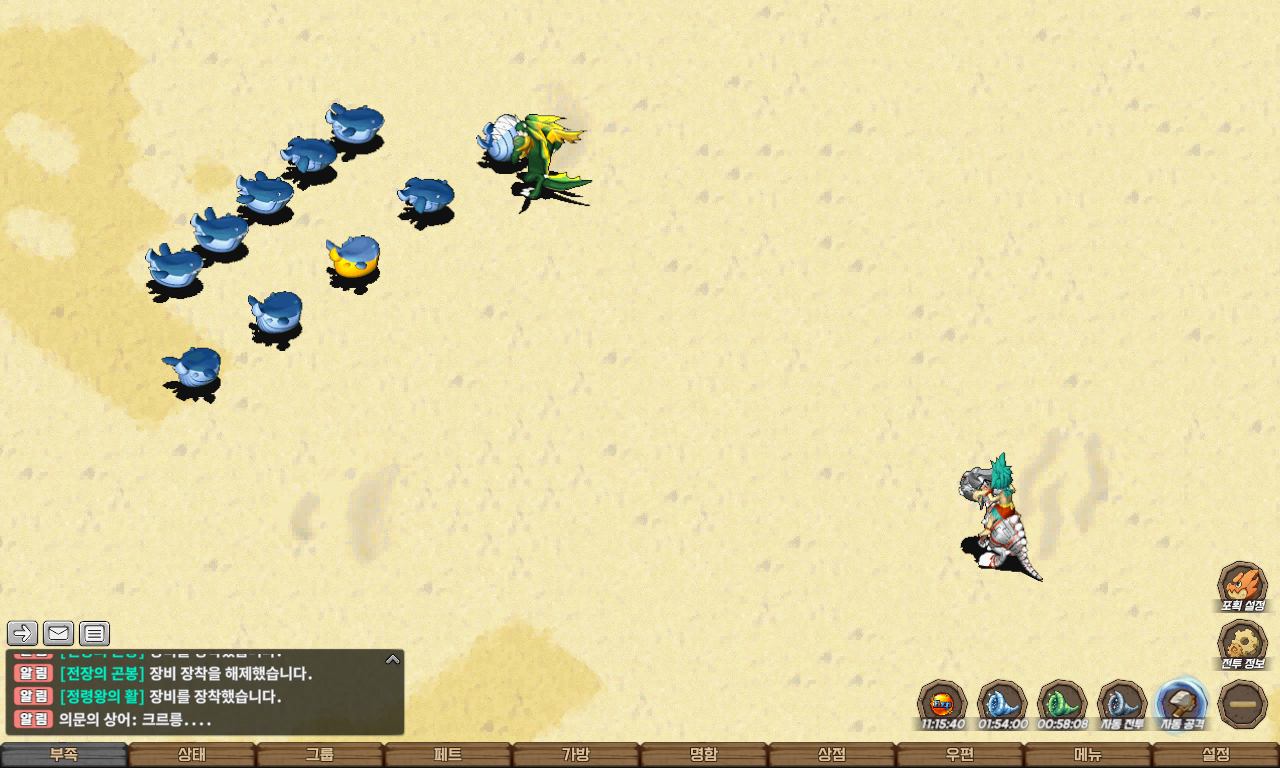The width and height of the screenshot is (1280, 768).
Task: Open the 우편 (Mail) menu
Action: [x=960, y=755]
